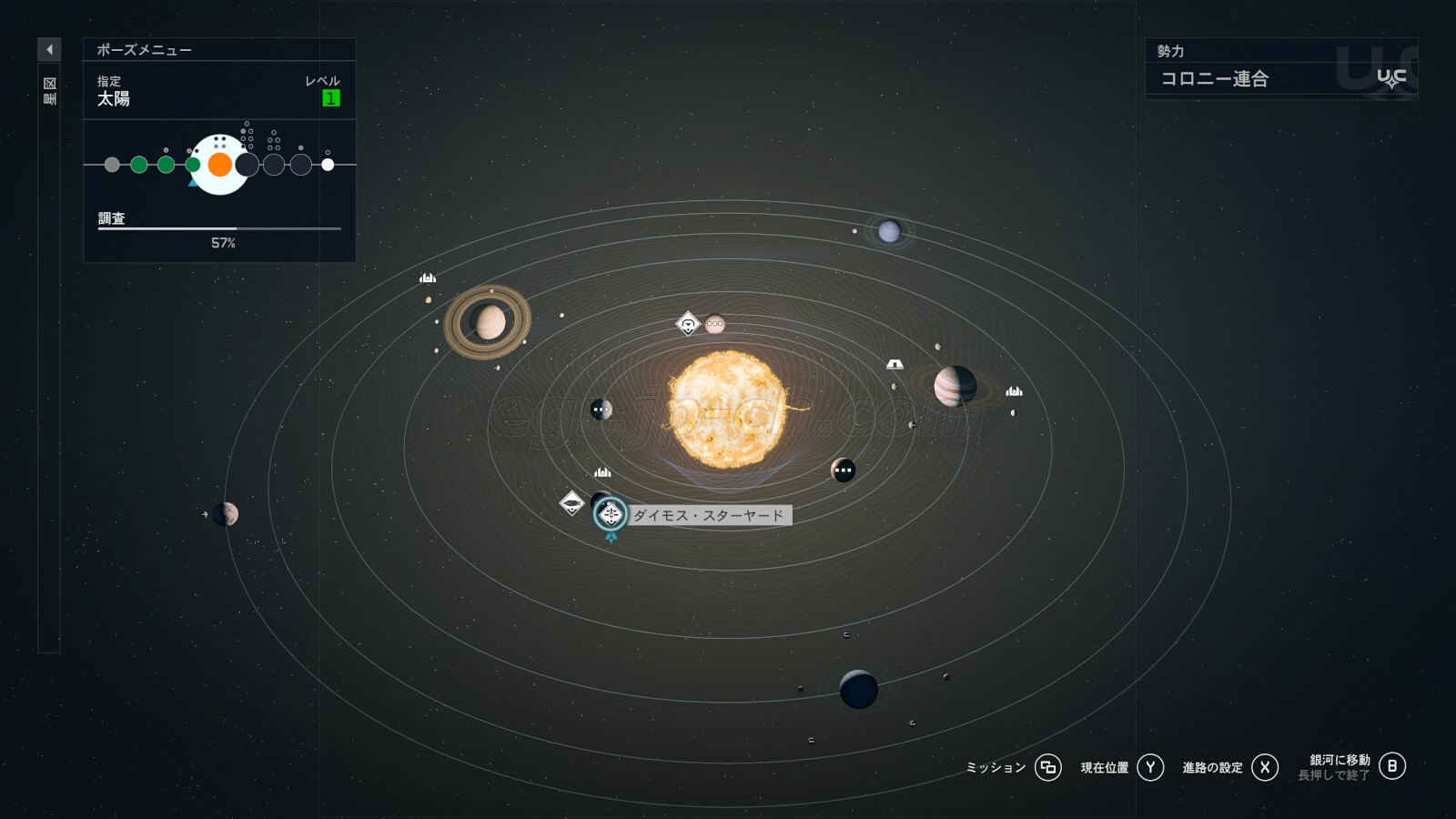Click the white end dot in the system strip
The height and width of the screenshot is (819, 1456).
coord(328,165)
